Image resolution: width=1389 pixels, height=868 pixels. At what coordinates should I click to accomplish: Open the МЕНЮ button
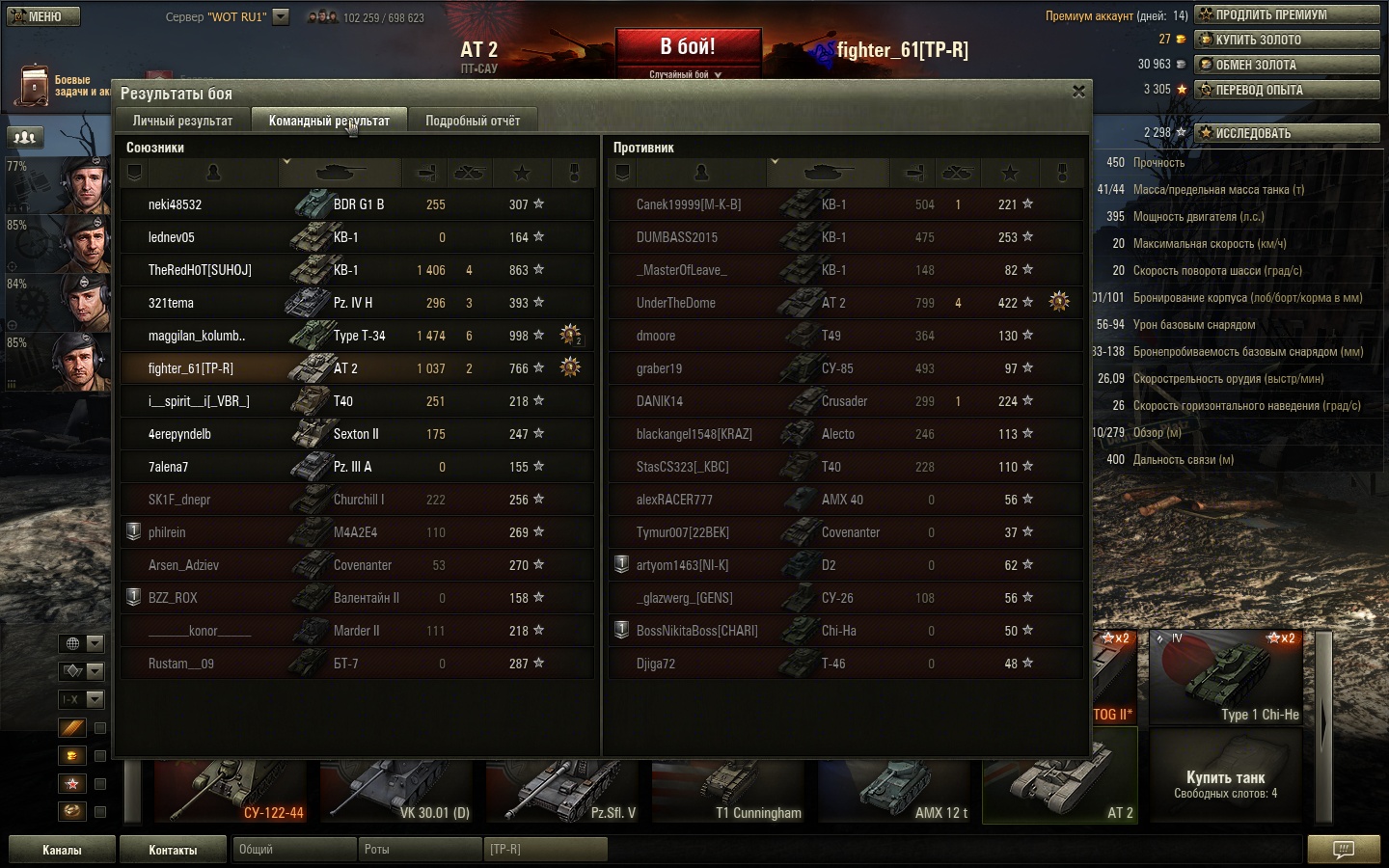[42, 16]
